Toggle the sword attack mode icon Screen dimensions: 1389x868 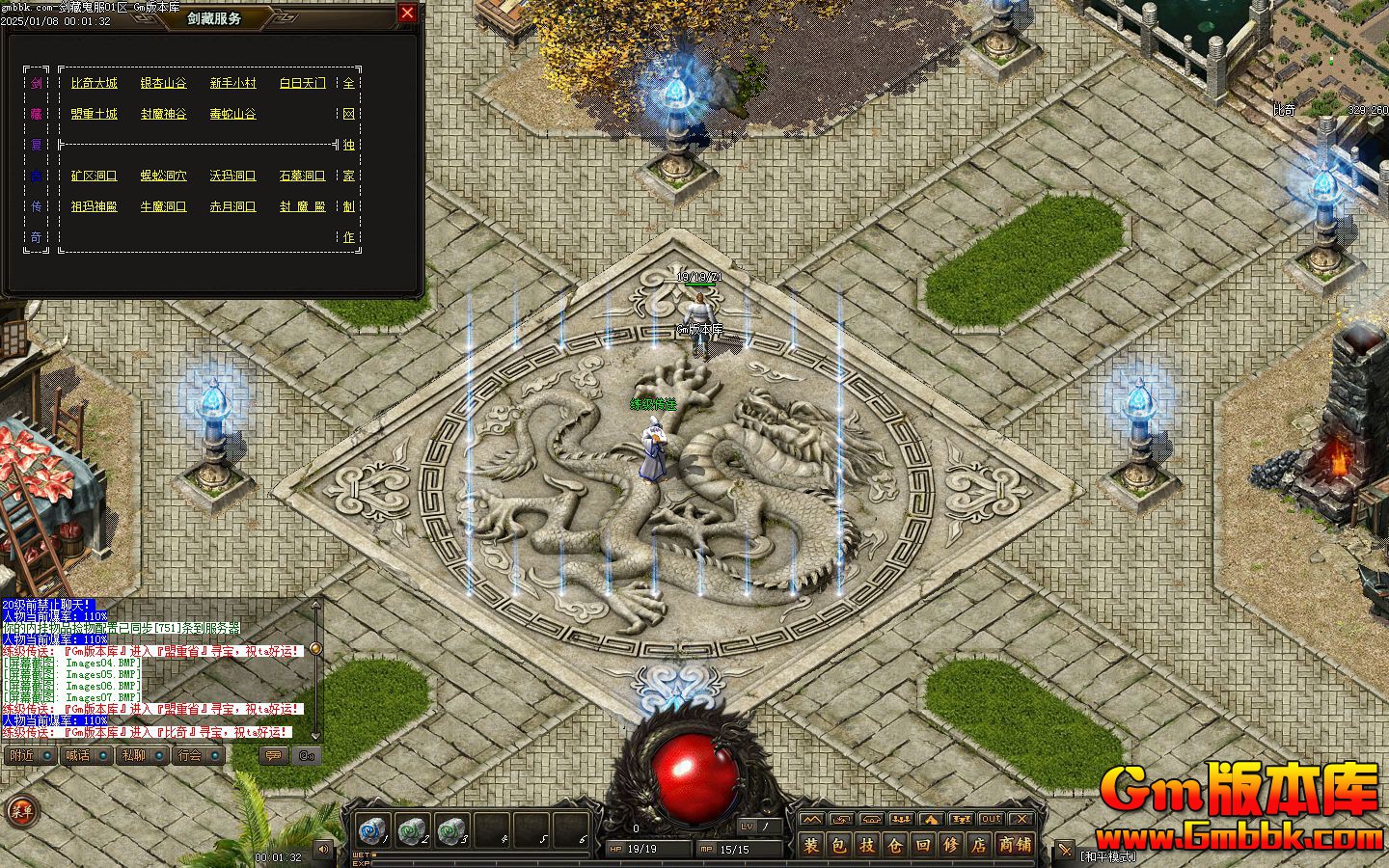(1064, 851)
